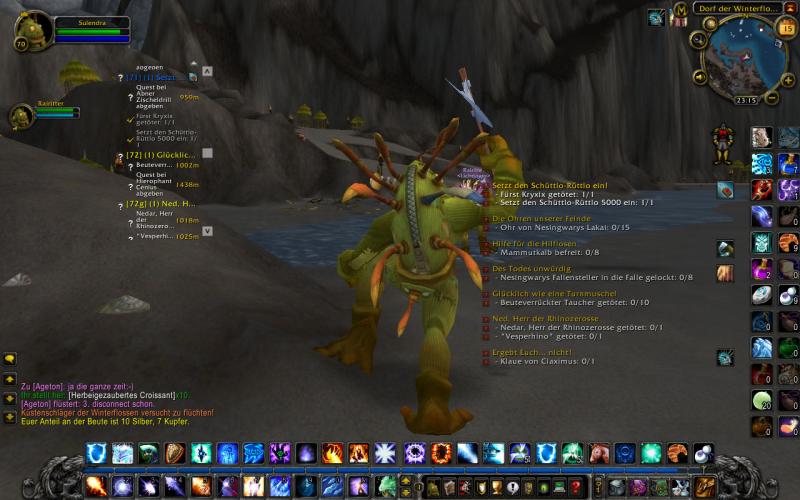The height and width of the screenshot is (500, 800).
Task: Click the 'Ergebt Euch... nicht!' quest title
Action: [x=532, y=352]
